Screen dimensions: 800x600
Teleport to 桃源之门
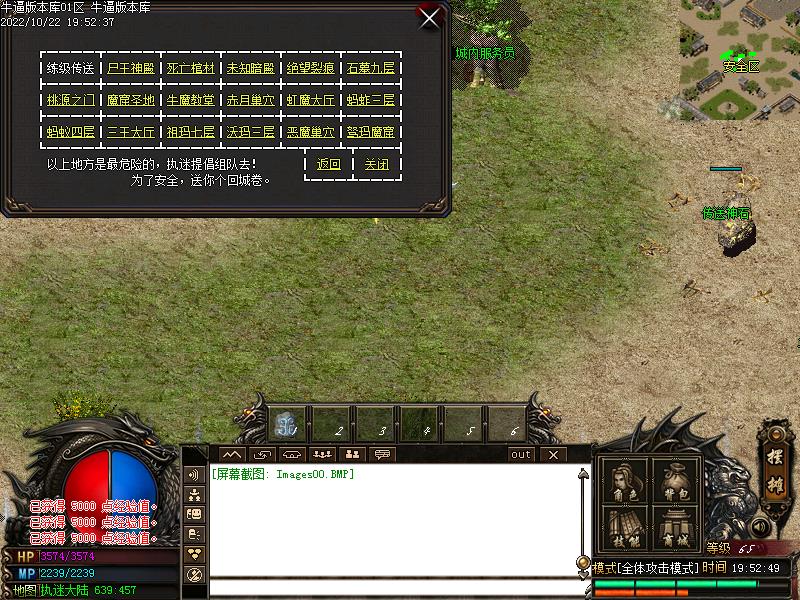[x=71, y=100]
